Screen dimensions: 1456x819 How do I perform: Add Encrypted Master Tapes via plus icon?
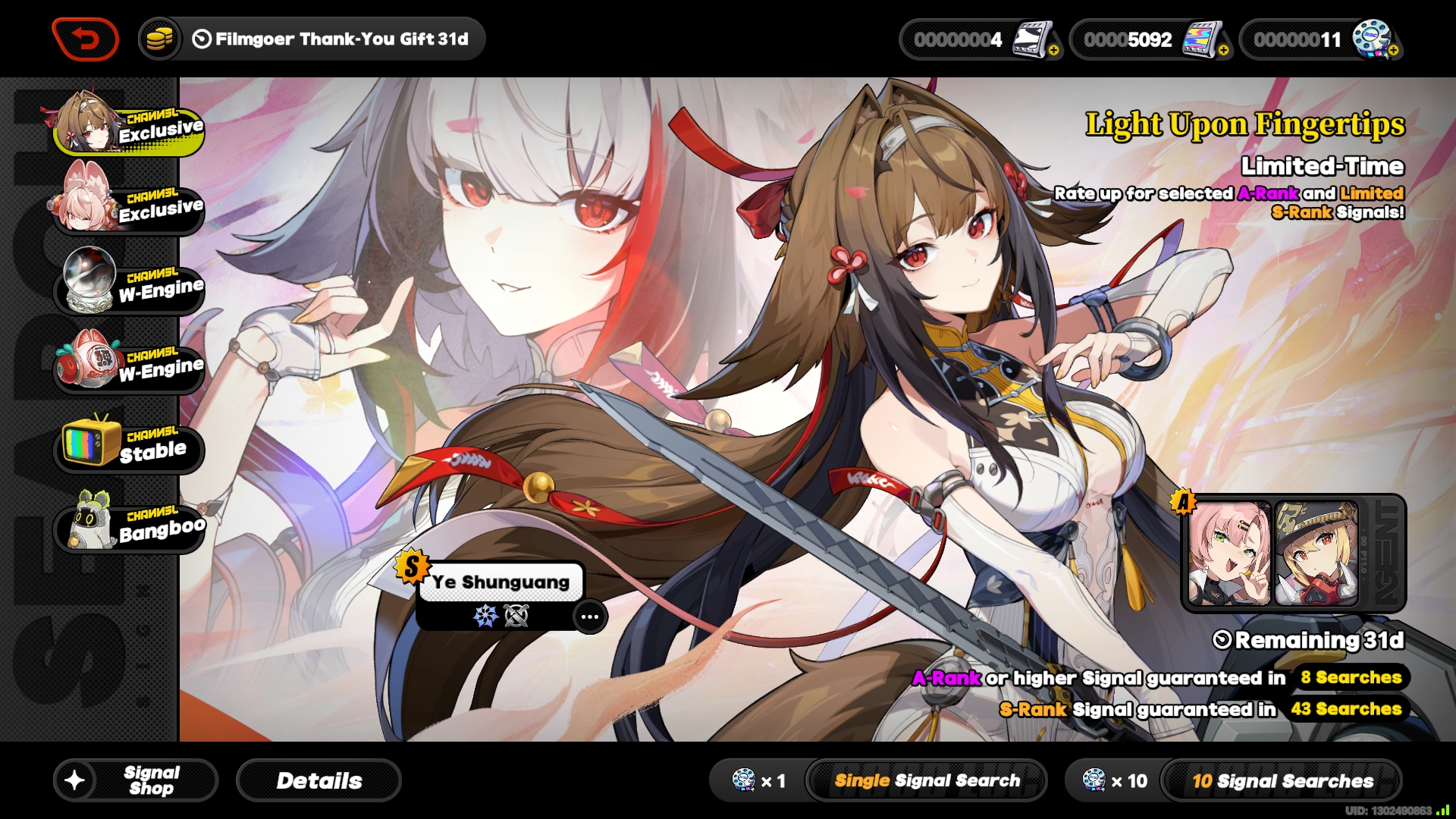pyautogui.click(x=1393, y=51)
